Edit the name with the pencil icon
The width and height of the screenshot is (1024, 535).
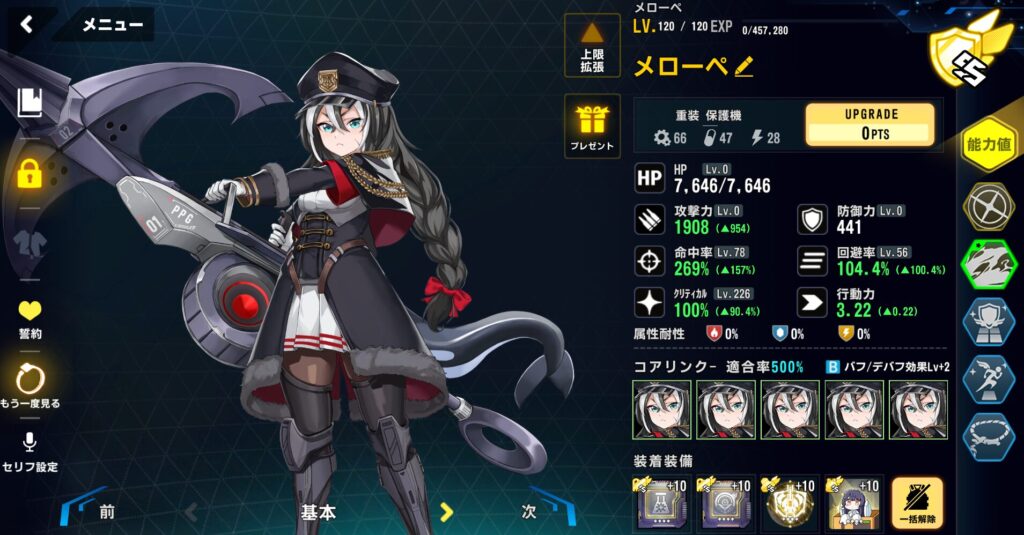744,66
